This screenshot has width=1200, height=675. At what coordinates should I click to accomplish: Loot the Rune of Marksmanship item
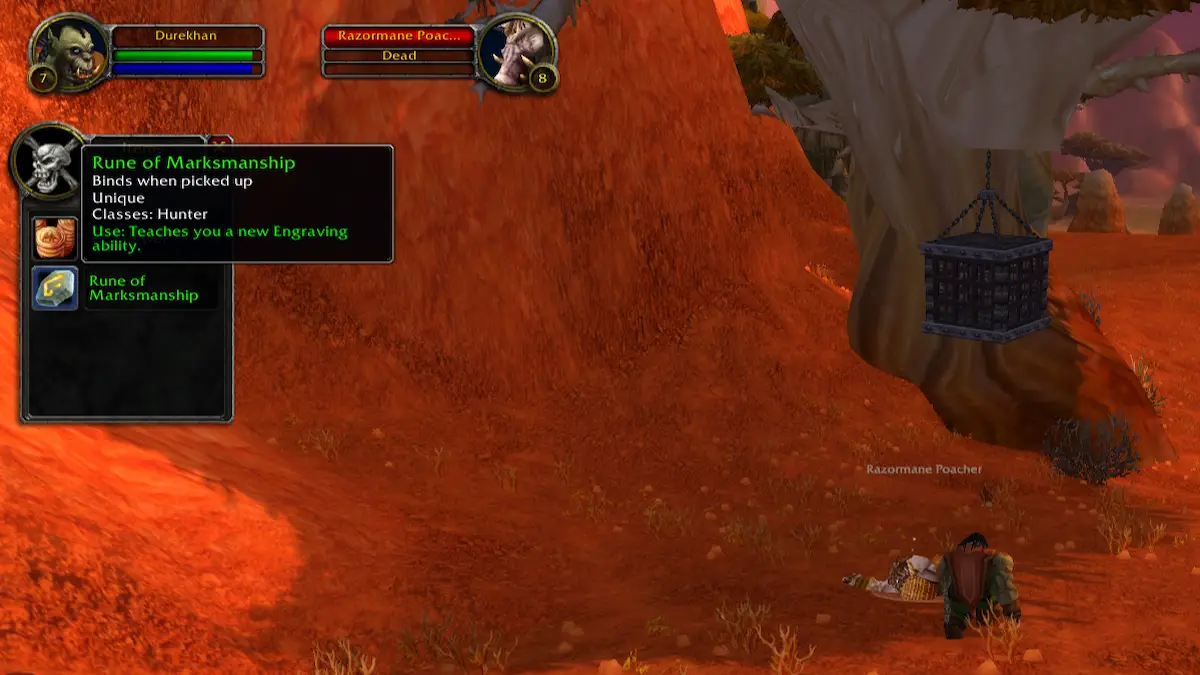click(x=55, y=288)
